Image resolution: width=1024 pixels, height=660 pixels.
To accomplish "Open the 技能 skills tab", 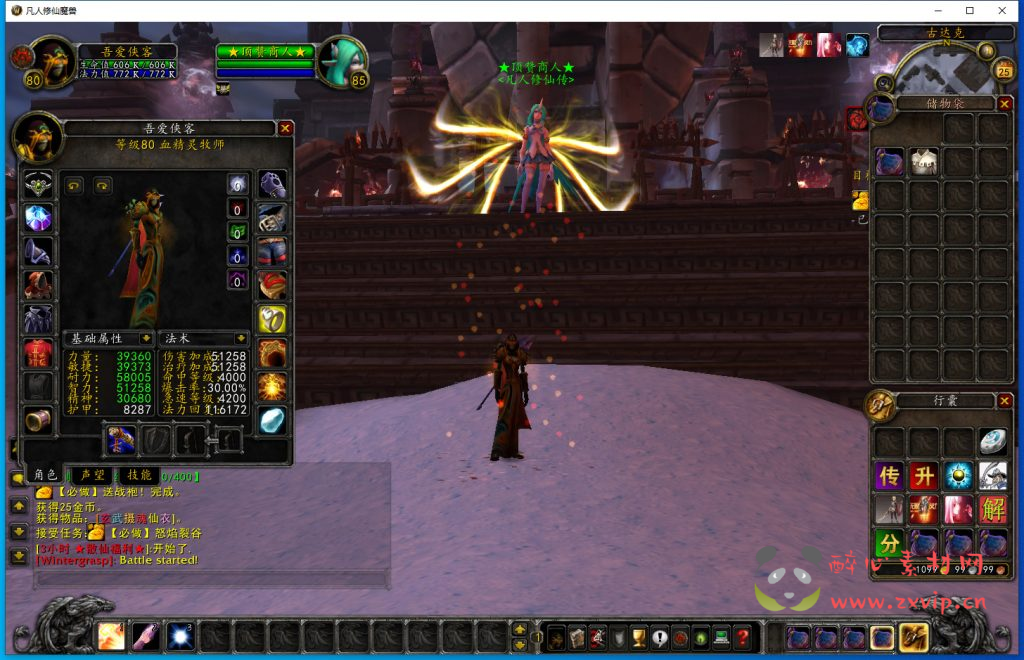I will tap(139, 475).
